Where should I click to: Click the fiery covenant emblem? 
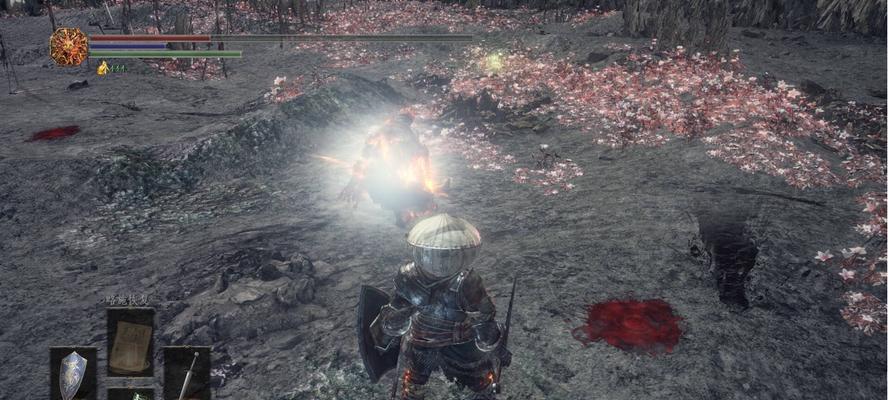[69, 47]
